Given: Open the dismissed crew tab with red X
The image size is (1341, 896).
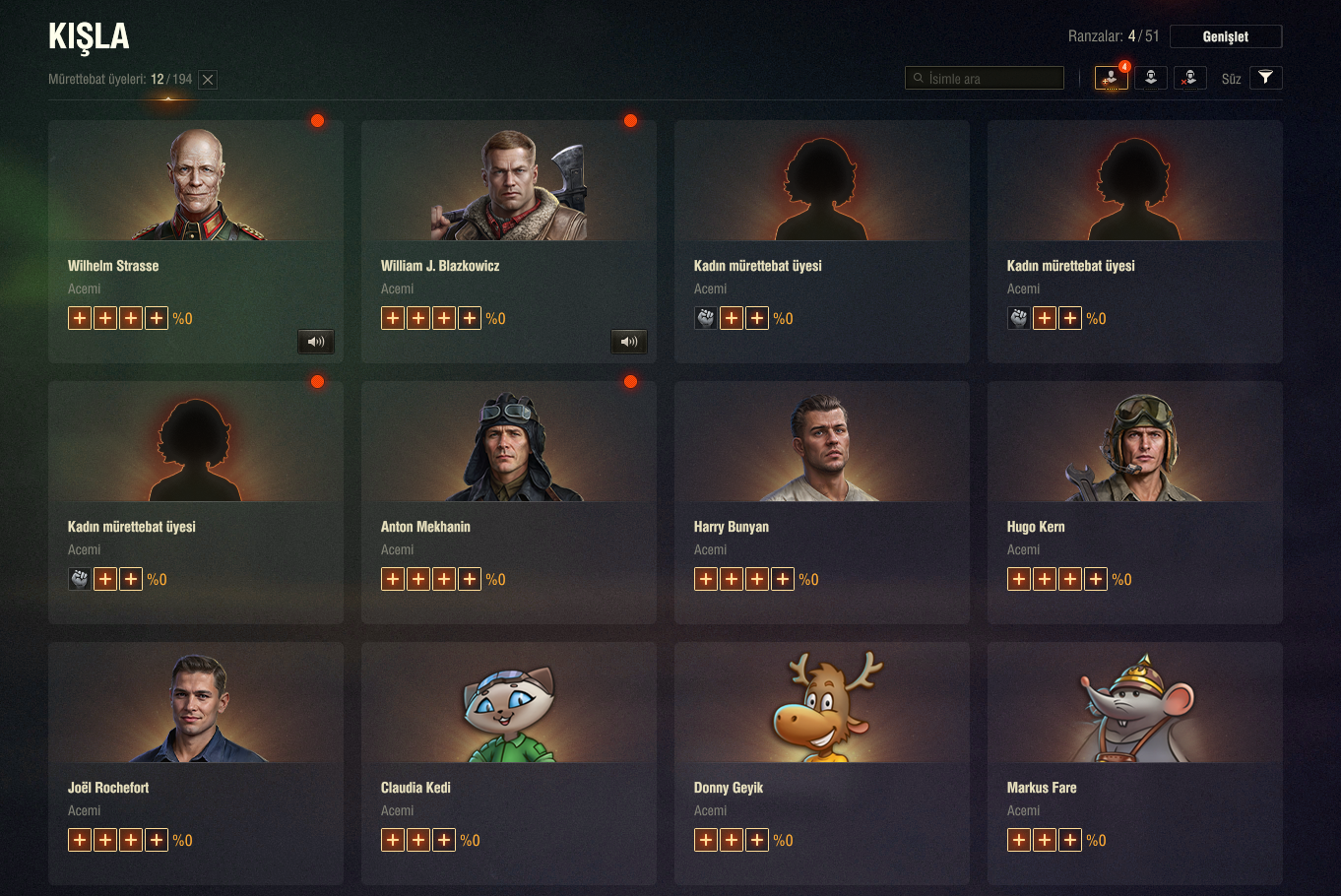Looking at the screenshot, I should [1189, 78].
